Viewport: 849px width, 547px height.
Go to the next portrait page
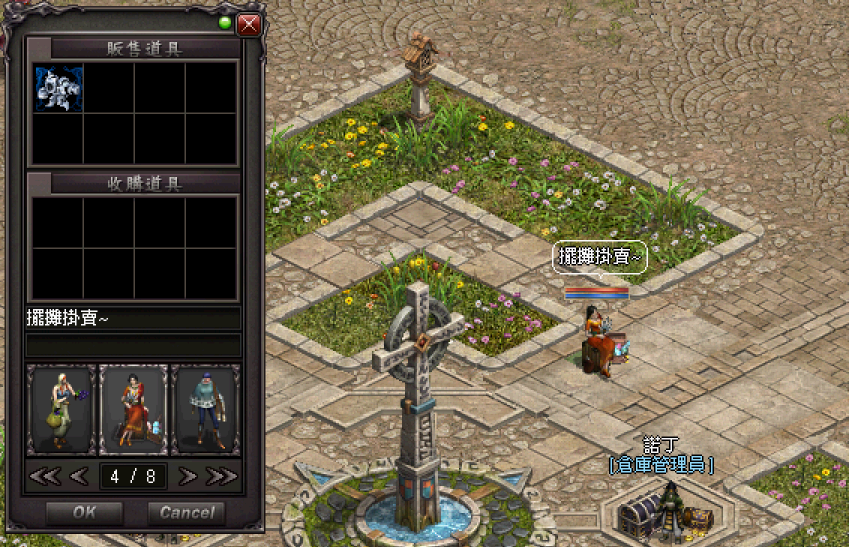click(187, 476)
